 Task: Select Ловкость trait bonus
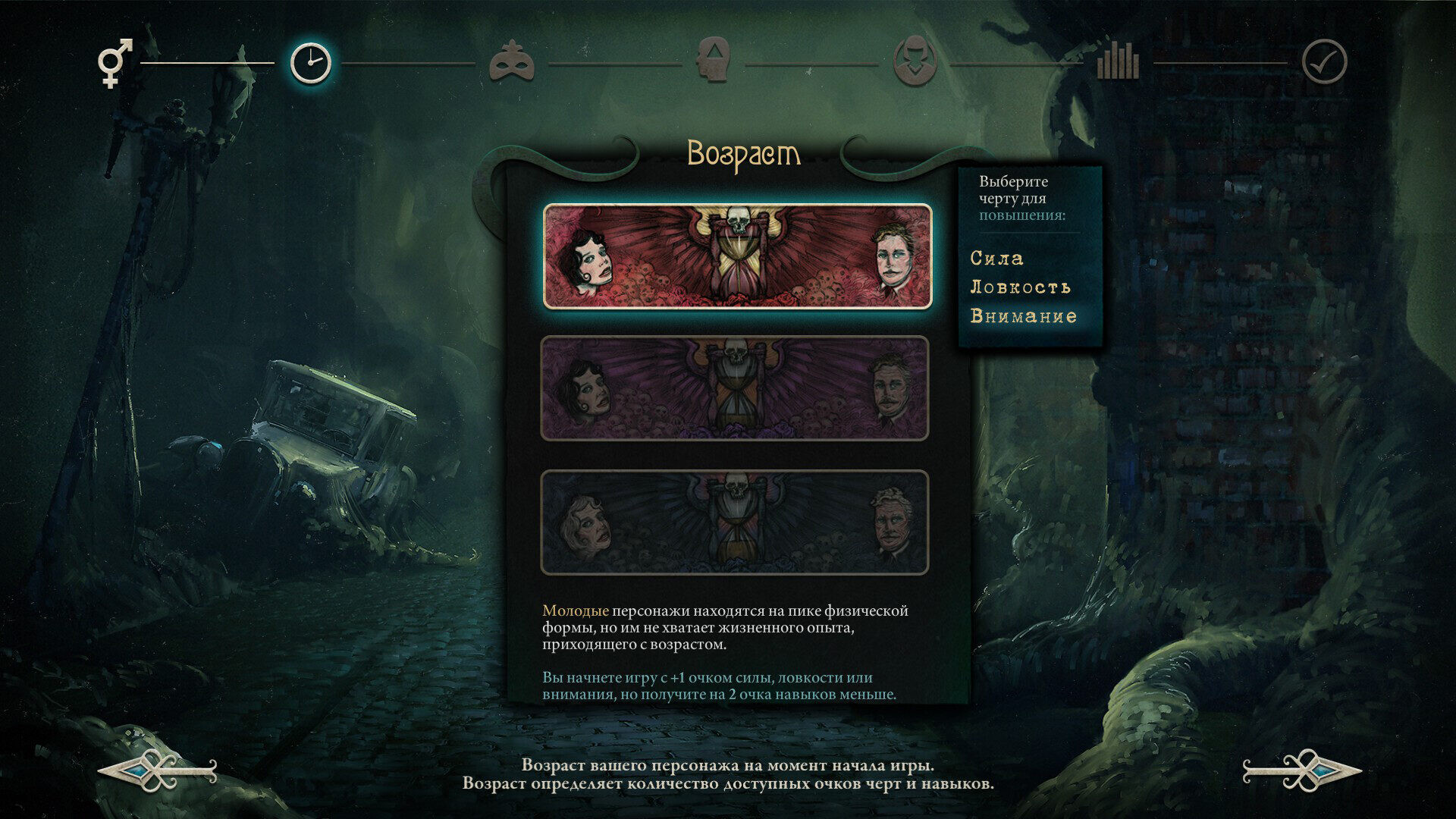[1020, 287]
